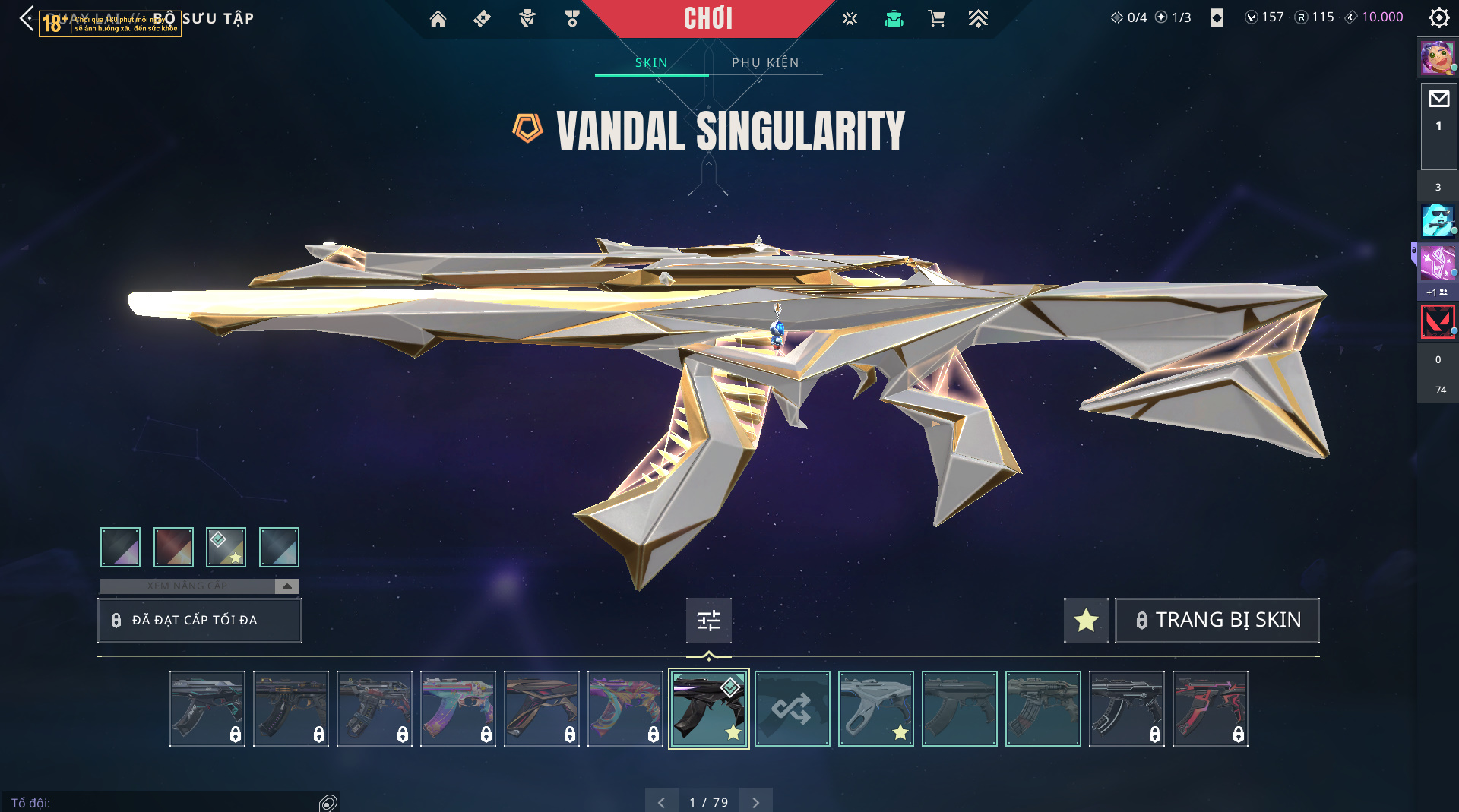Expand the XEM NÂNG CẤP upgrades arrow
Image resolution: width=1459 pixels, height=812 pixels.
click(286, 586)
